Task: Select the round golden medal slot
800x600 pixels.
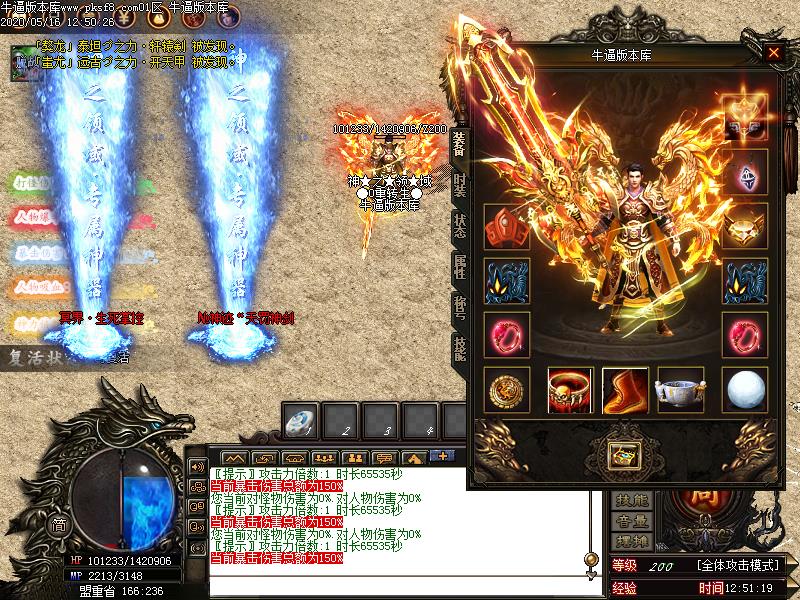Action: (x=506, y=390)
